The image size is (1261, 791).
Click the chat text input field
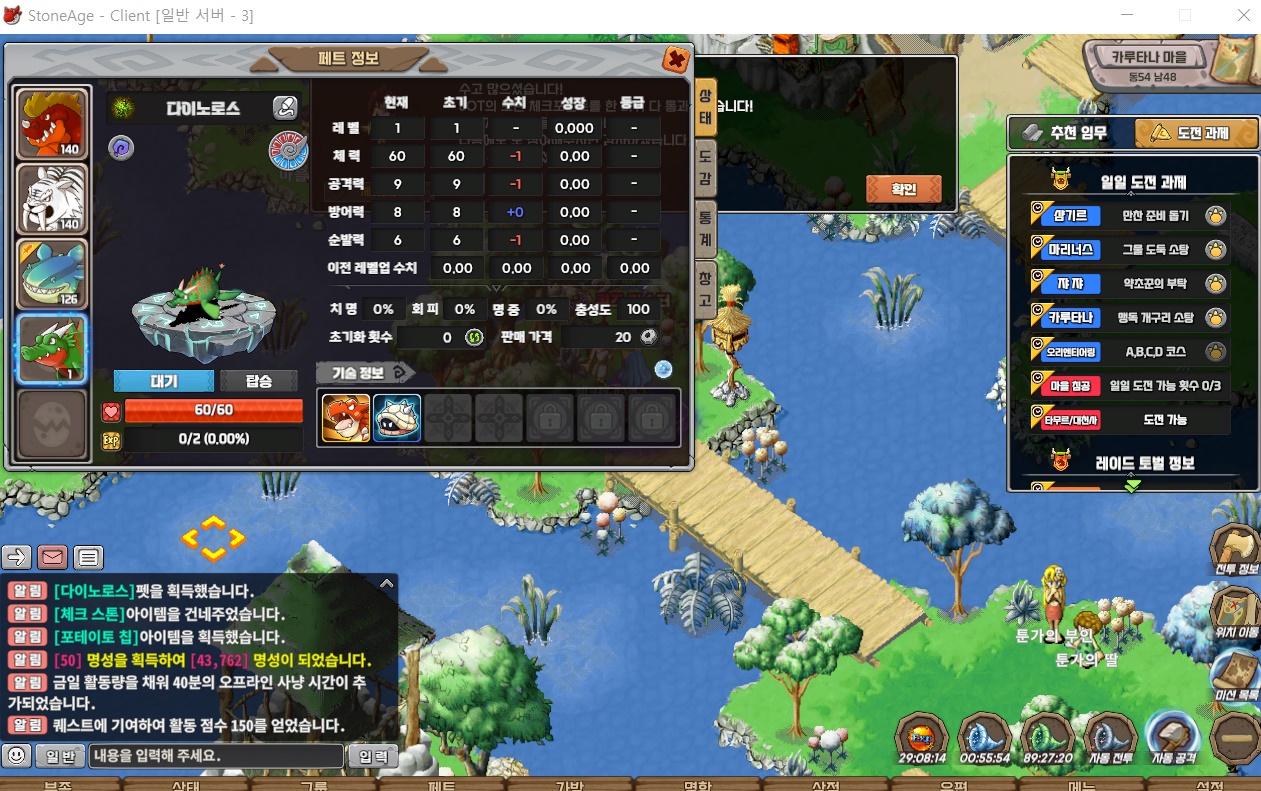pyautogui.click(x=216, y=756)
